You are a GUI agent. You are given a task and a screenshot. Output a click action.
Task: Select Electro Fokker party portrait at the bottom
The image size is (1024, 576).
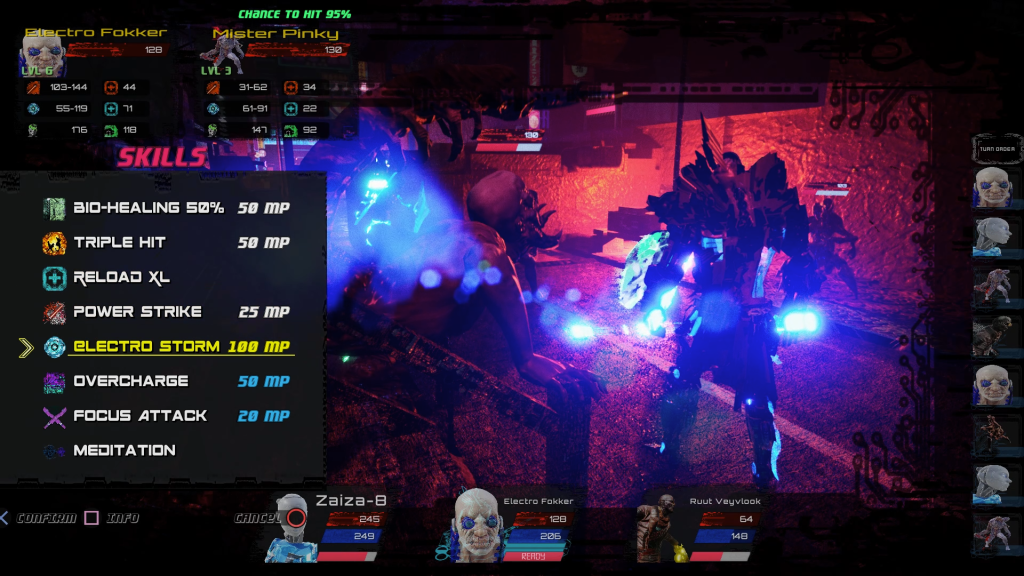(474, 525)
